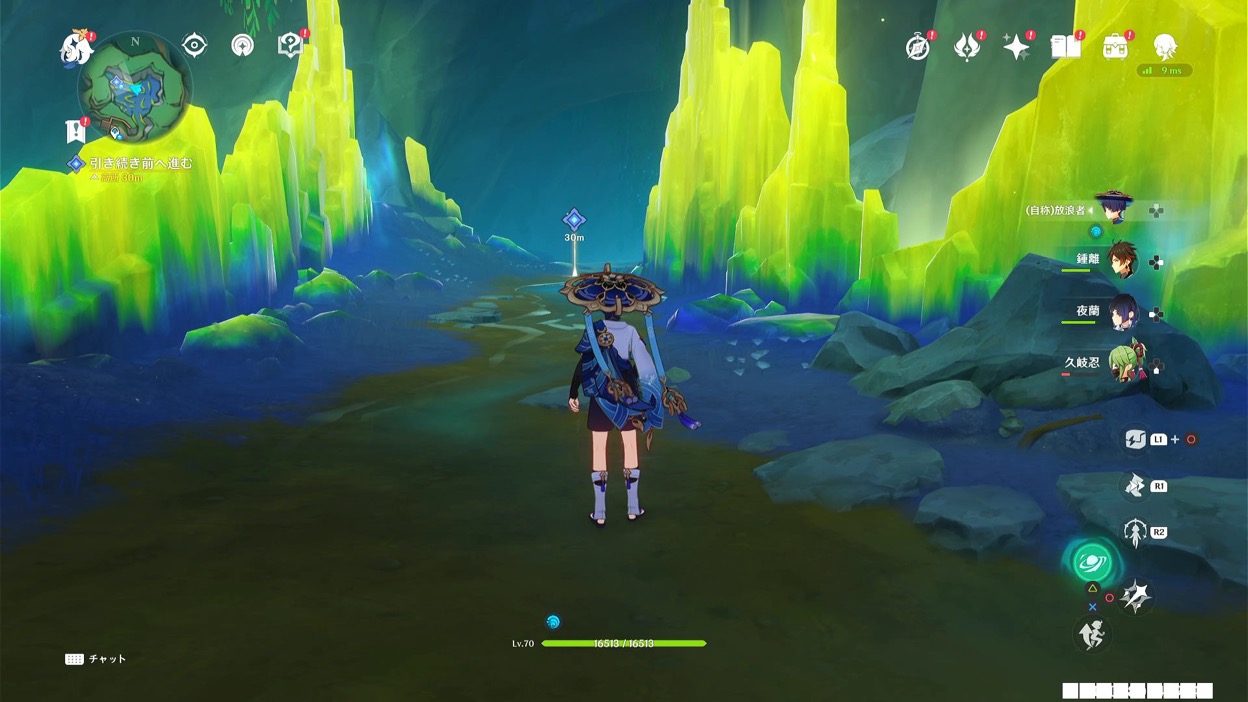The height and width of the screenshot is (702, 1248).
Task: Open the winged wish icon
Action: (966, 47)
